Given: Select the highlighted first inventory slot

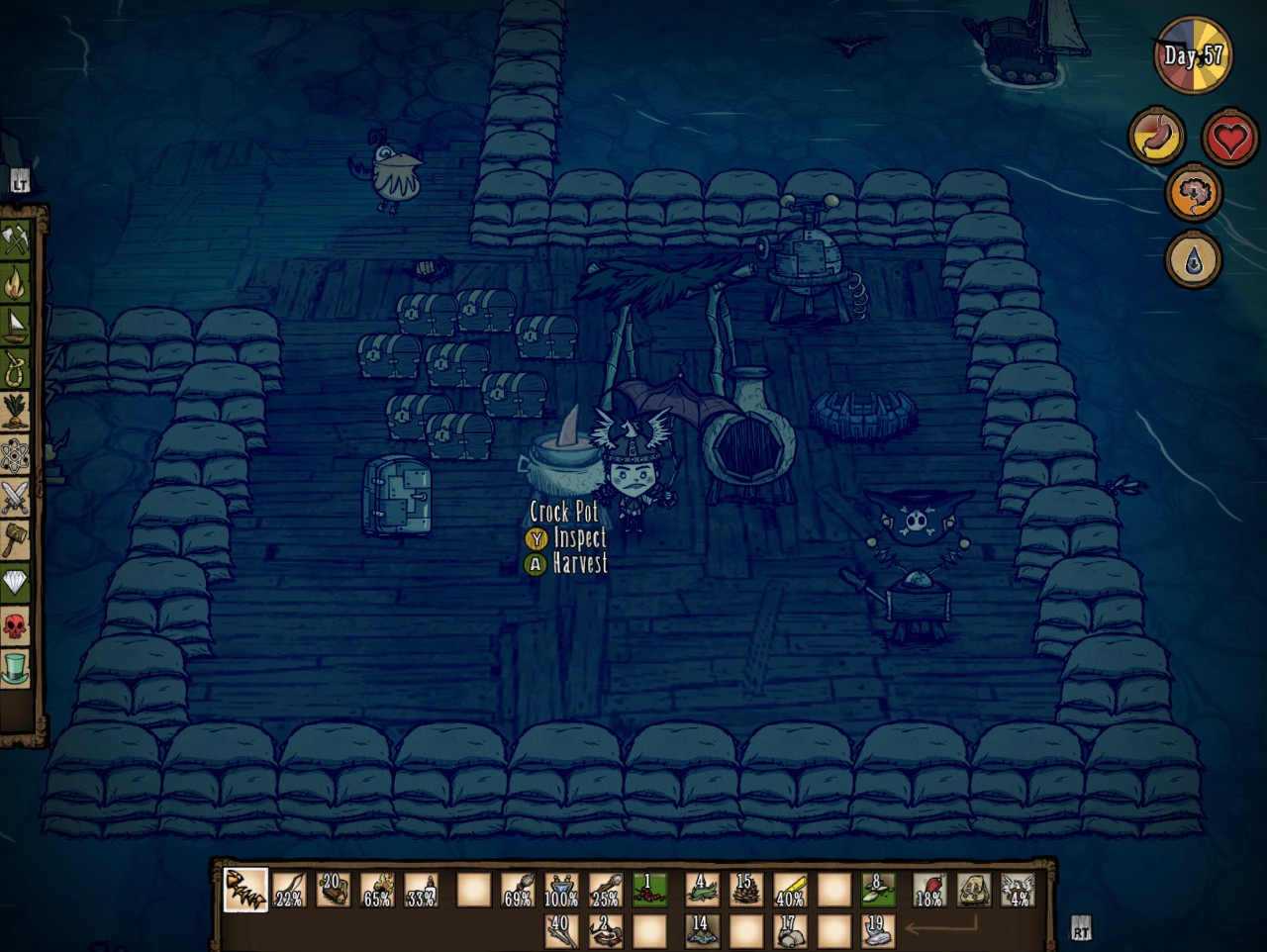Looking at the screenshot, I should (244, 890).
